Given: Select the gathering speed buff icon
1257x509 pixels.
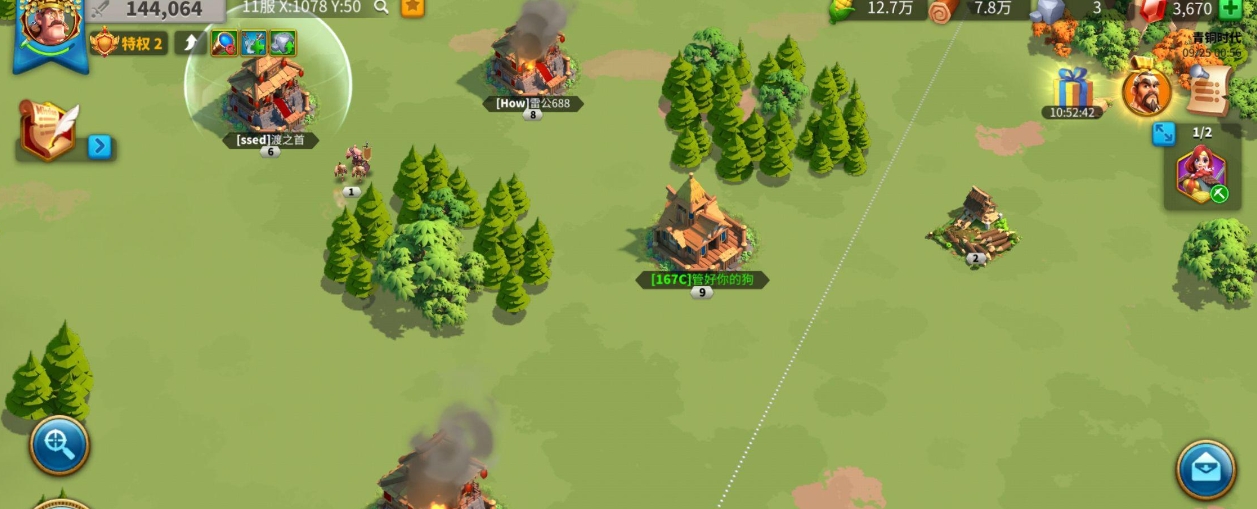Looking at the screenshot, I should coord(253,43).
